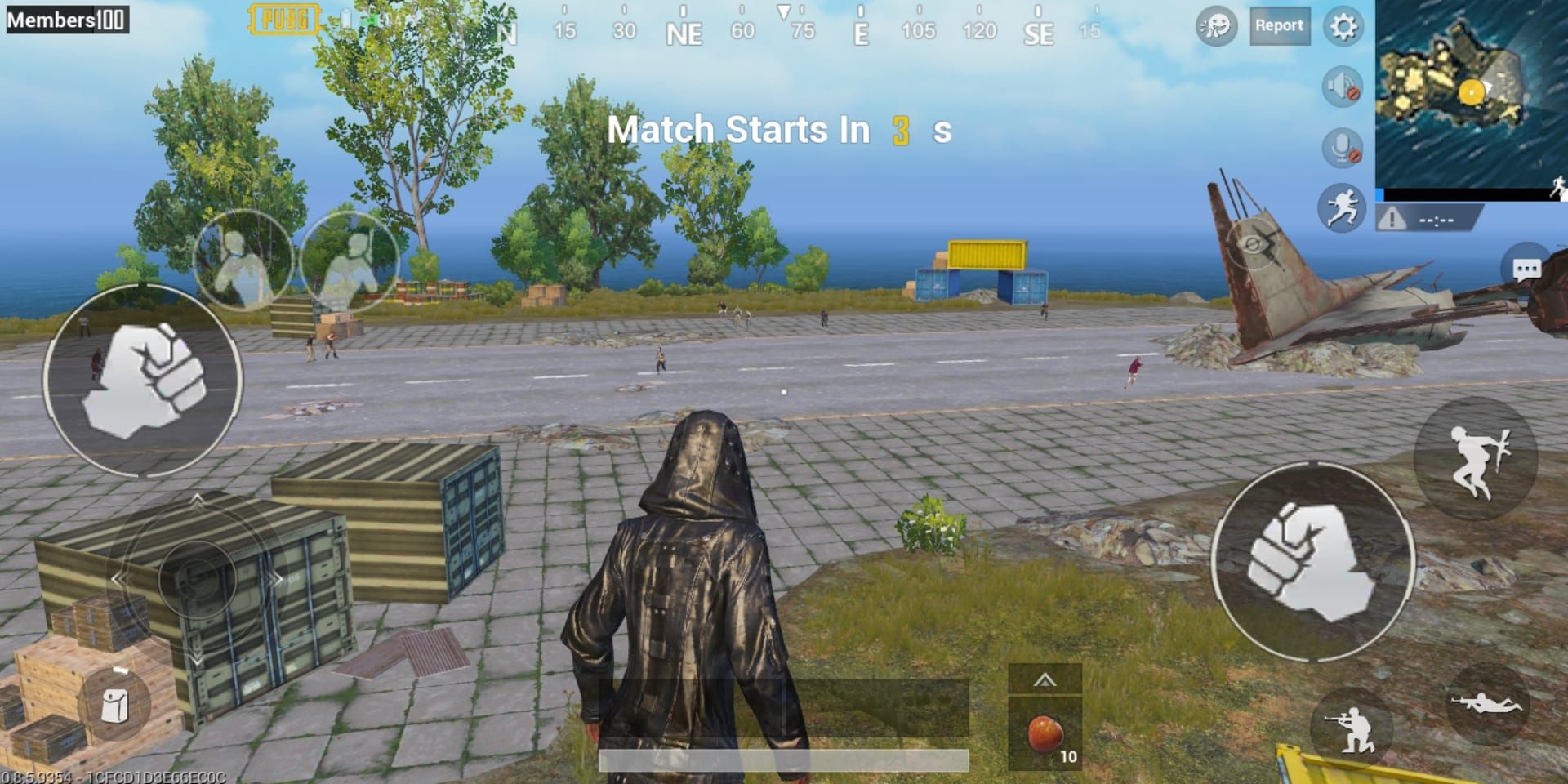This screenshot has height=784, width=1568.
Task: Open the emote wheel icon
Action: [1216, 25]
